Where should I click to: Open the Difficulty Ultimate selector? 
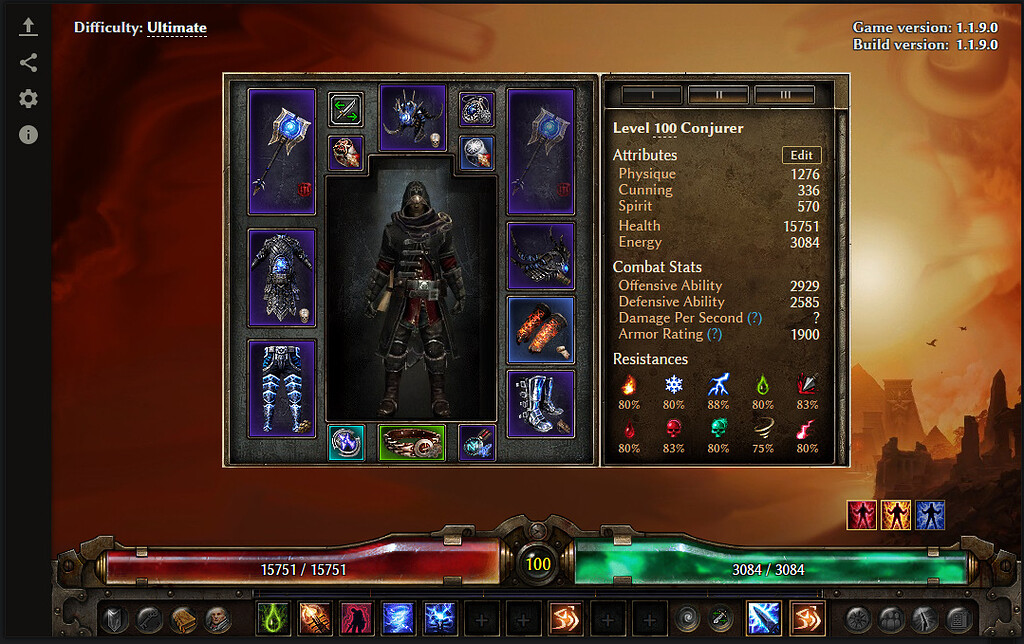pyautogui.click(x=176, y=28)
